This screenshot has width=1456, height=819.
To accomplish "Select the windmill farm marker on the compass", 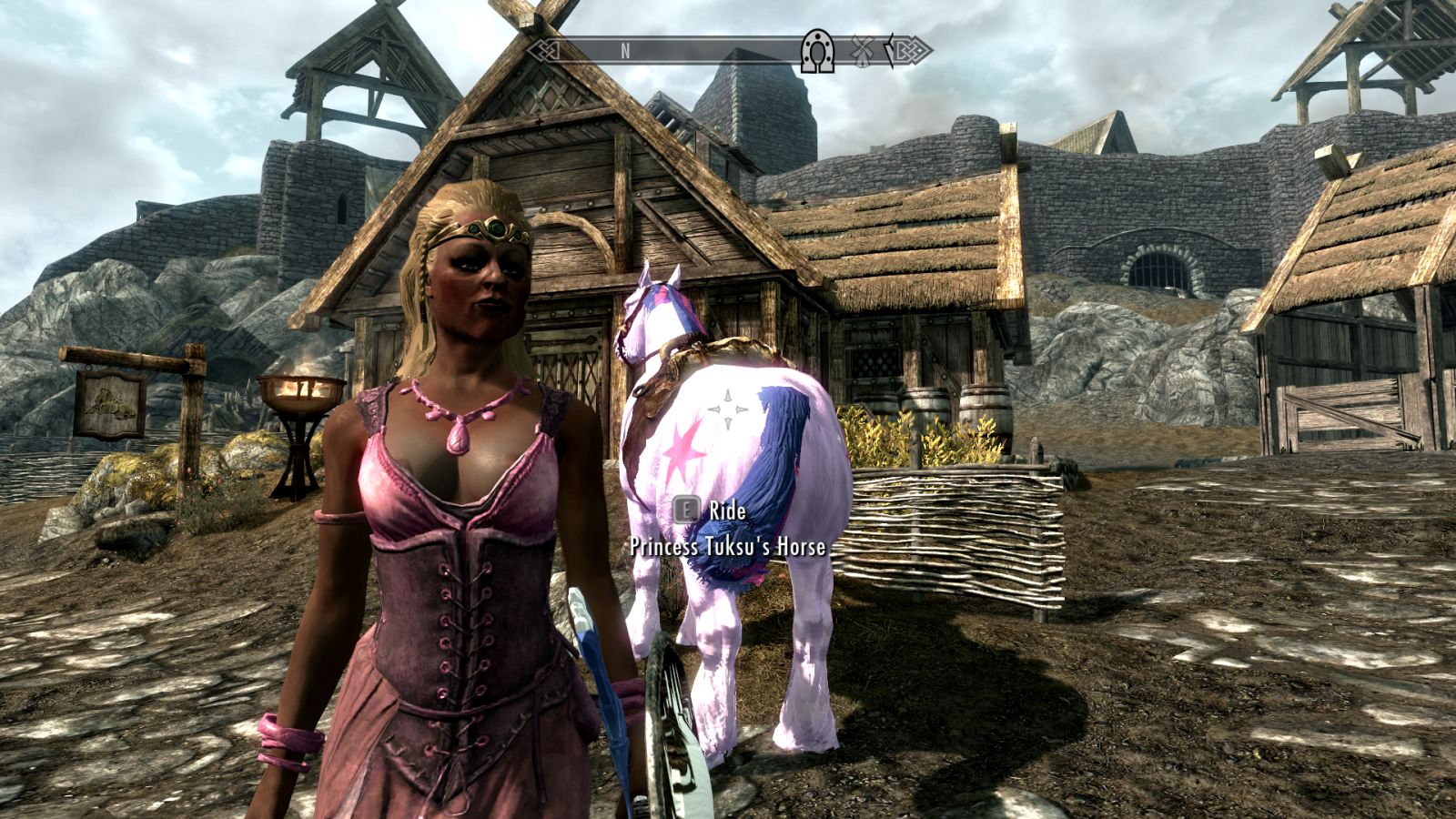I will 861,51.
